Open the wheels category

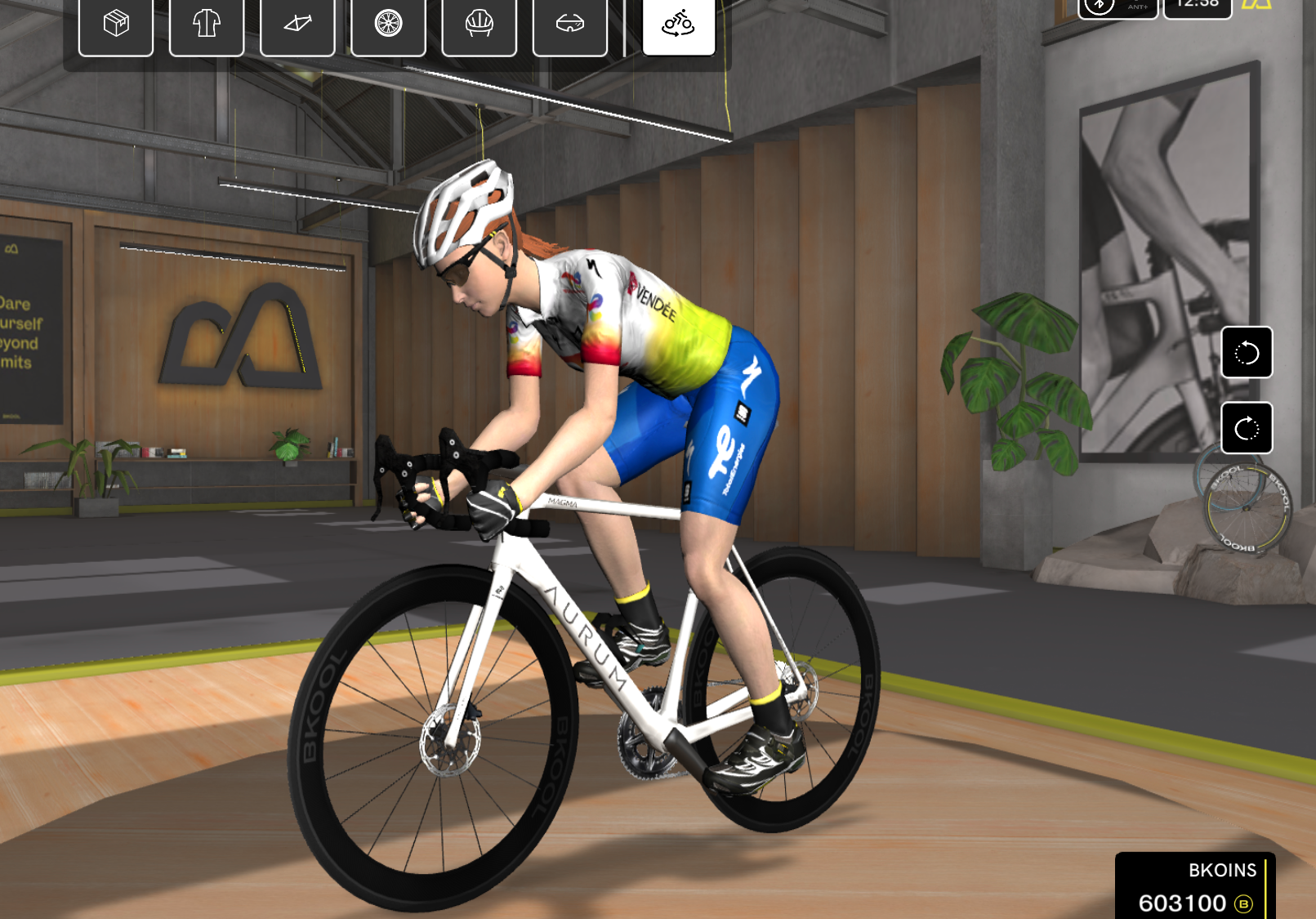pyautogui.click(x=388, y=24)
